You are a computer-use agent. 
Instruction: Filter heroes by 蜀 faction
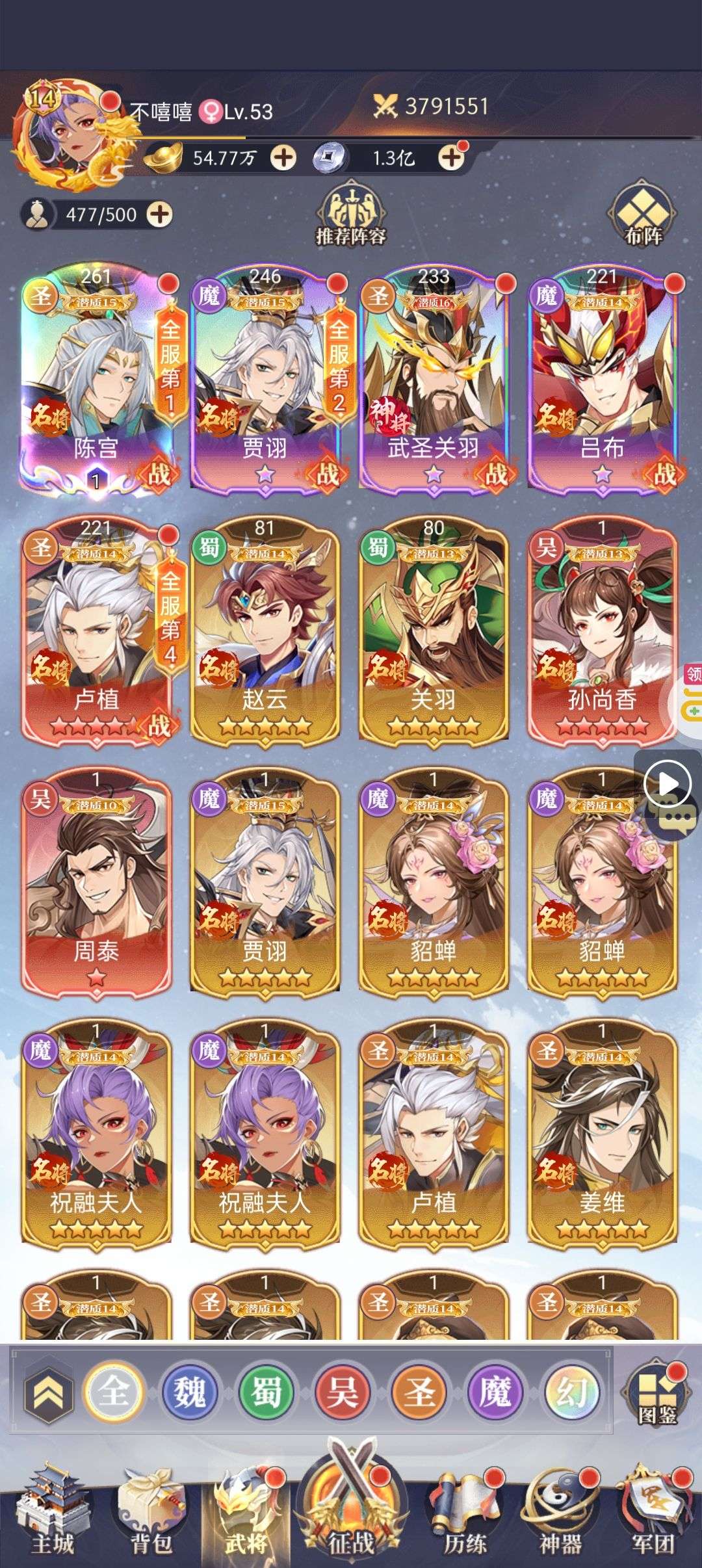266,1392
